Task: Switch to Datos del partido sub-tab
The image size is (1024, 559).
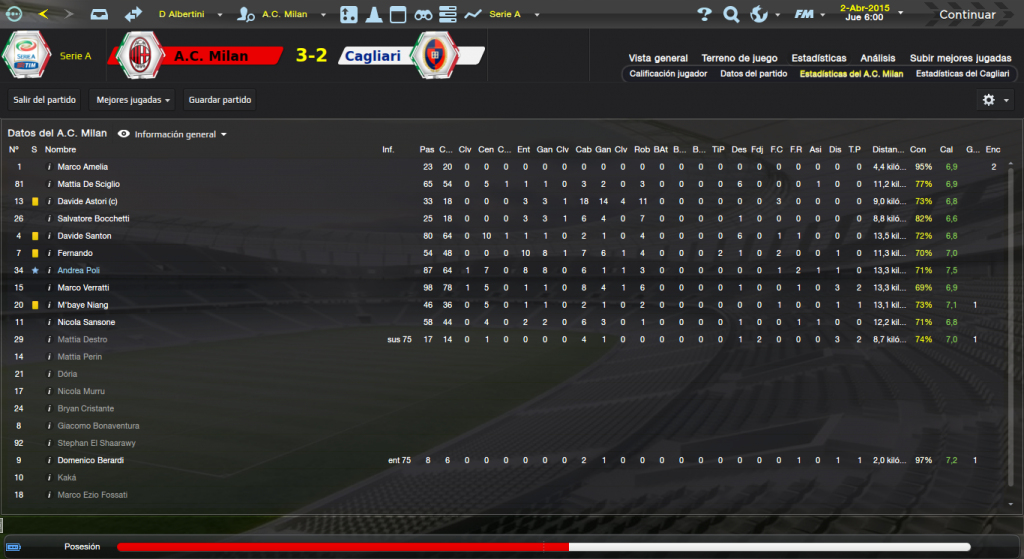Action: pyautogui.click(x=753, y=74)
